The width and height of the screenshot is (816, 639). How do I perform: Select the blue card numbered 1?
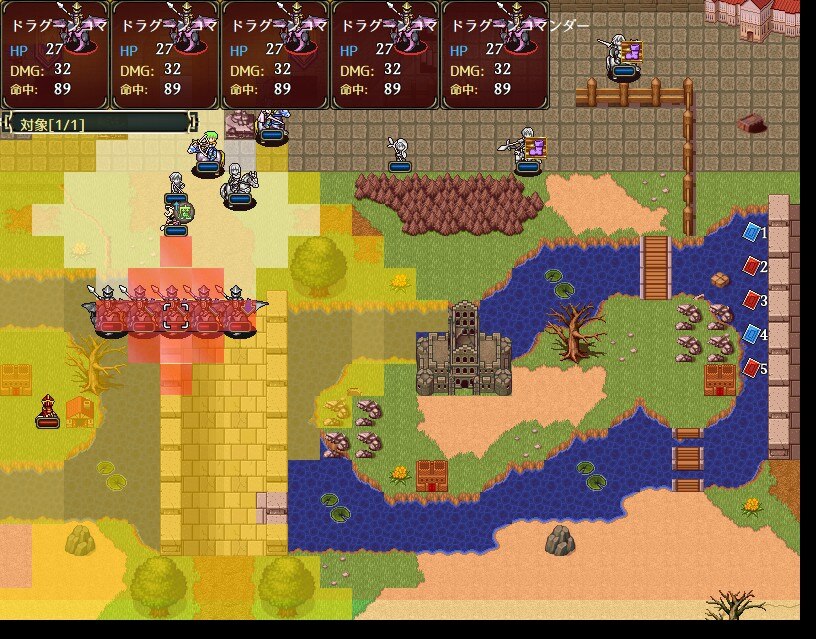[x=752, y=232]
